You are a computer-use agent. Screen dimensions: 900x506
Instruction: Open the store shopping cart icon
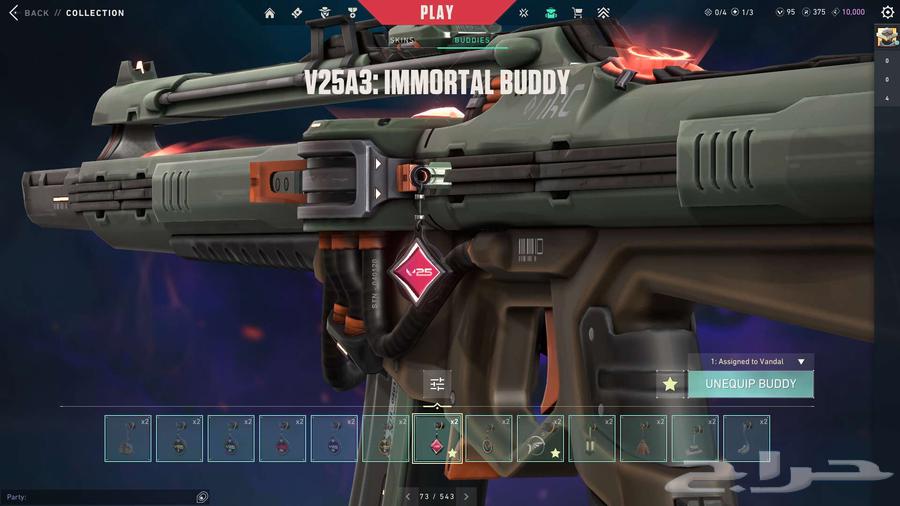[577, 13]
